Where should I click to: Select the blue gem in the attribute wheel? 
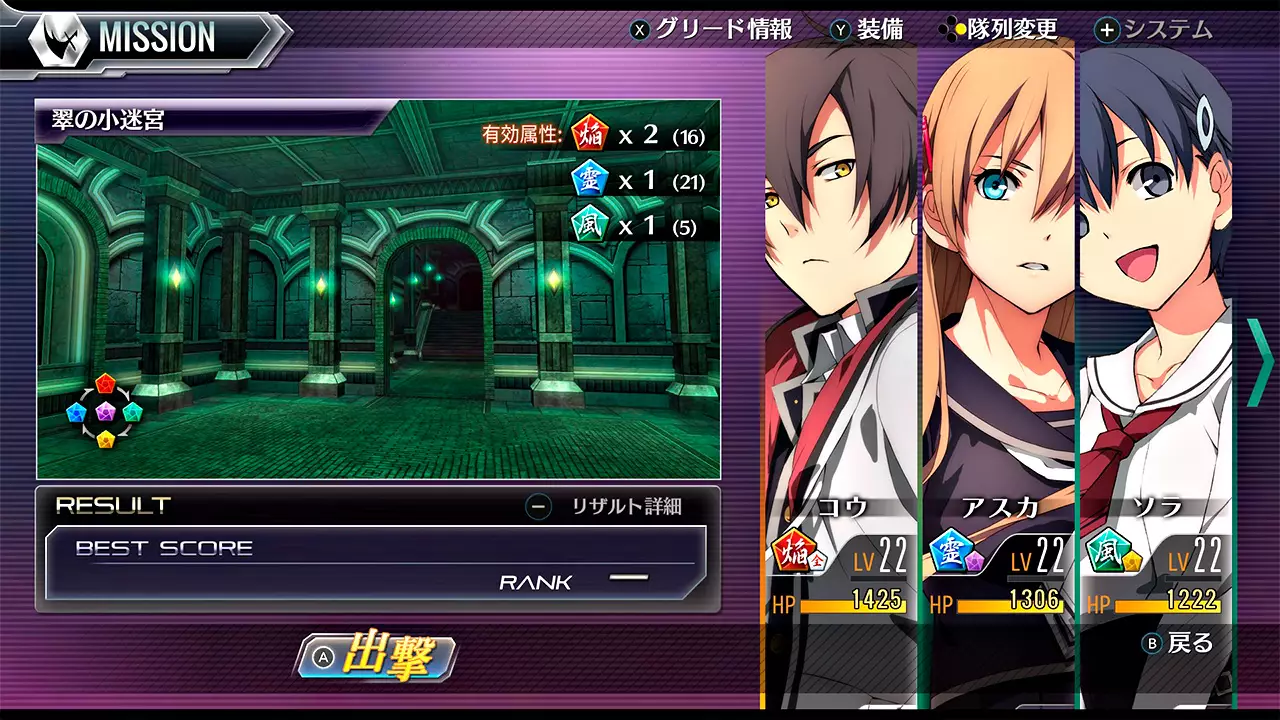click(75, 411)
